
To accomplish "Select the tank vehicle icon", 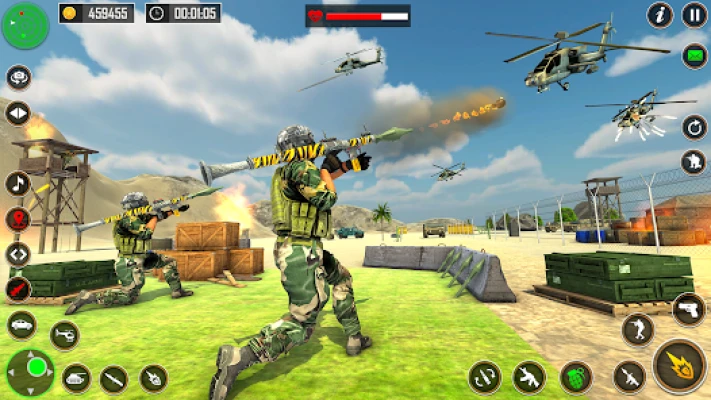I will click(x=76, y=378).
